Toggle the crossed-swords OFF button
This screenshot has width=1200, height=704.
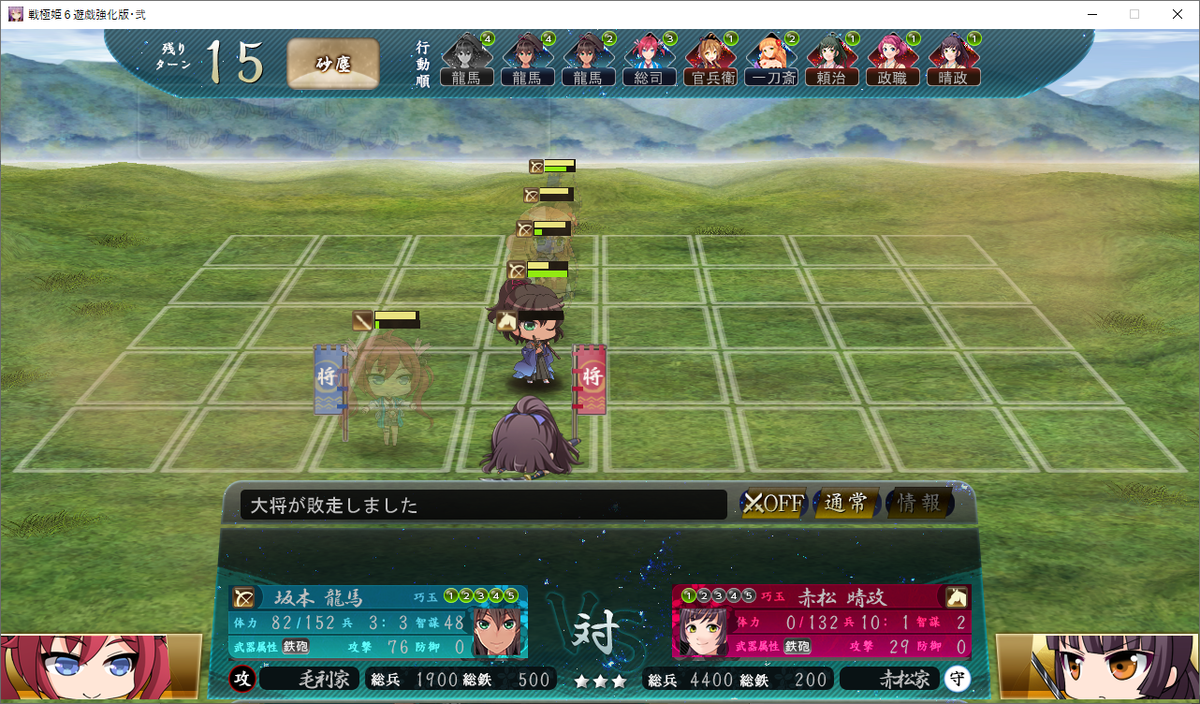tap(774, 503)
